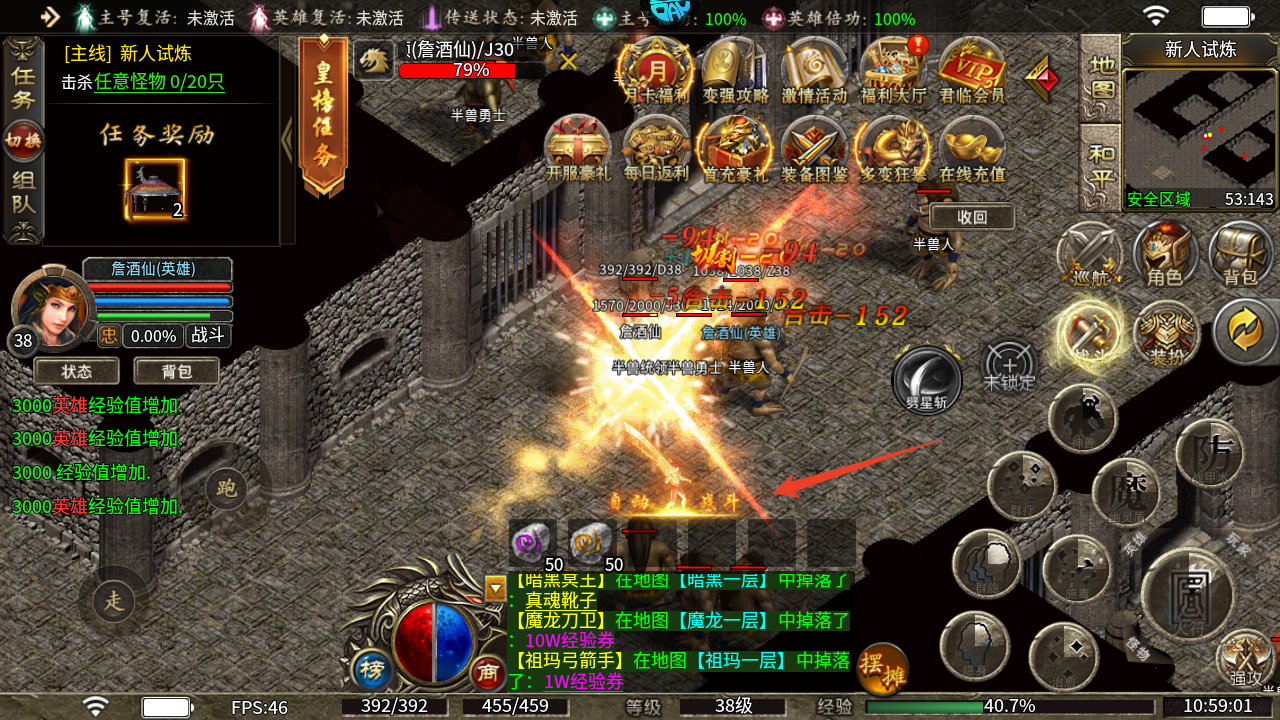Open the 背包 backpack chest icon
The height and width of the screenshot is (720, 1280).
coord(1241,255)
